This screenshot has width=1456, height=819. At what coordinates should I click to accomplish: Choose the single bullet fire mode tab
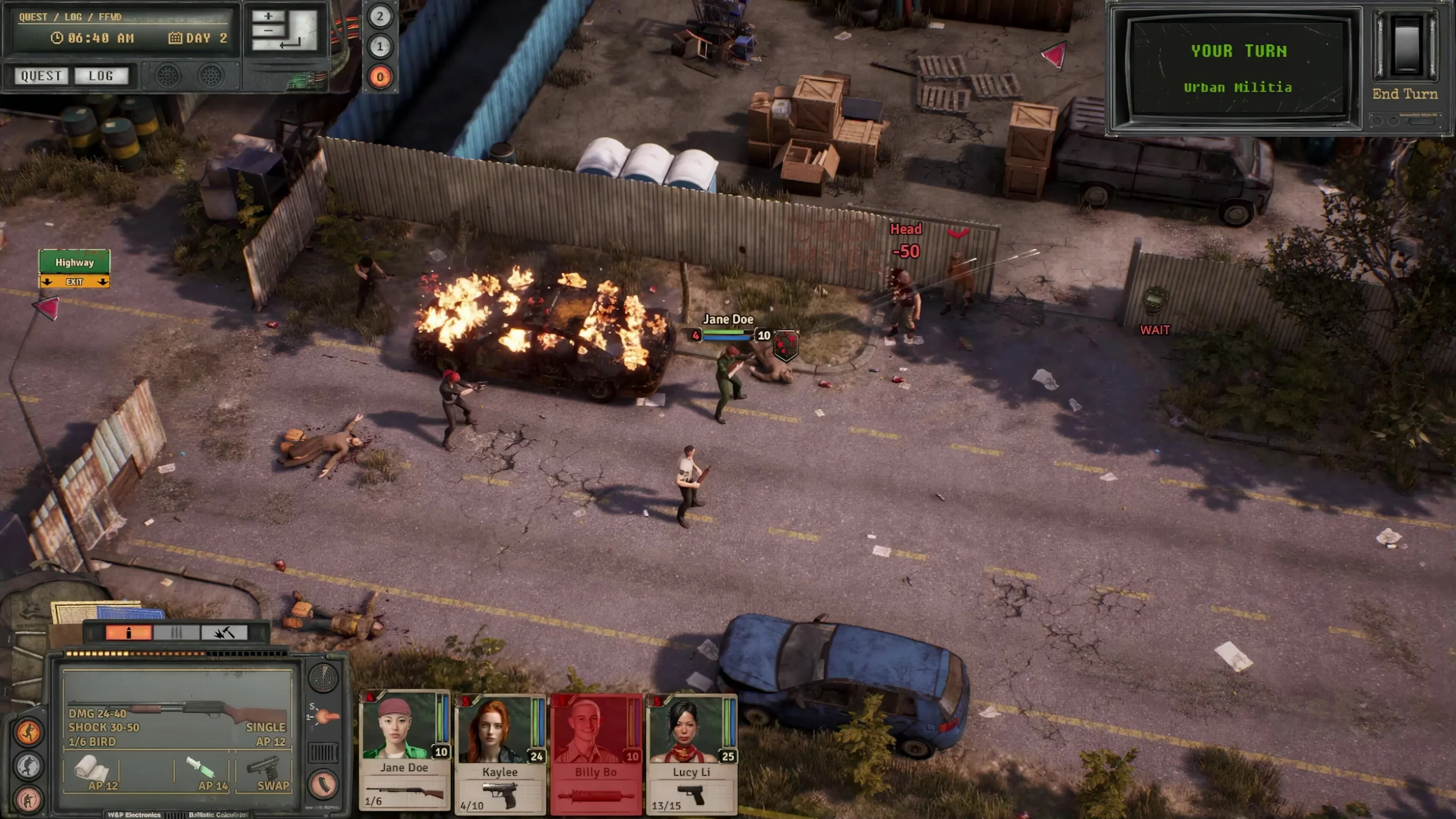129,632
